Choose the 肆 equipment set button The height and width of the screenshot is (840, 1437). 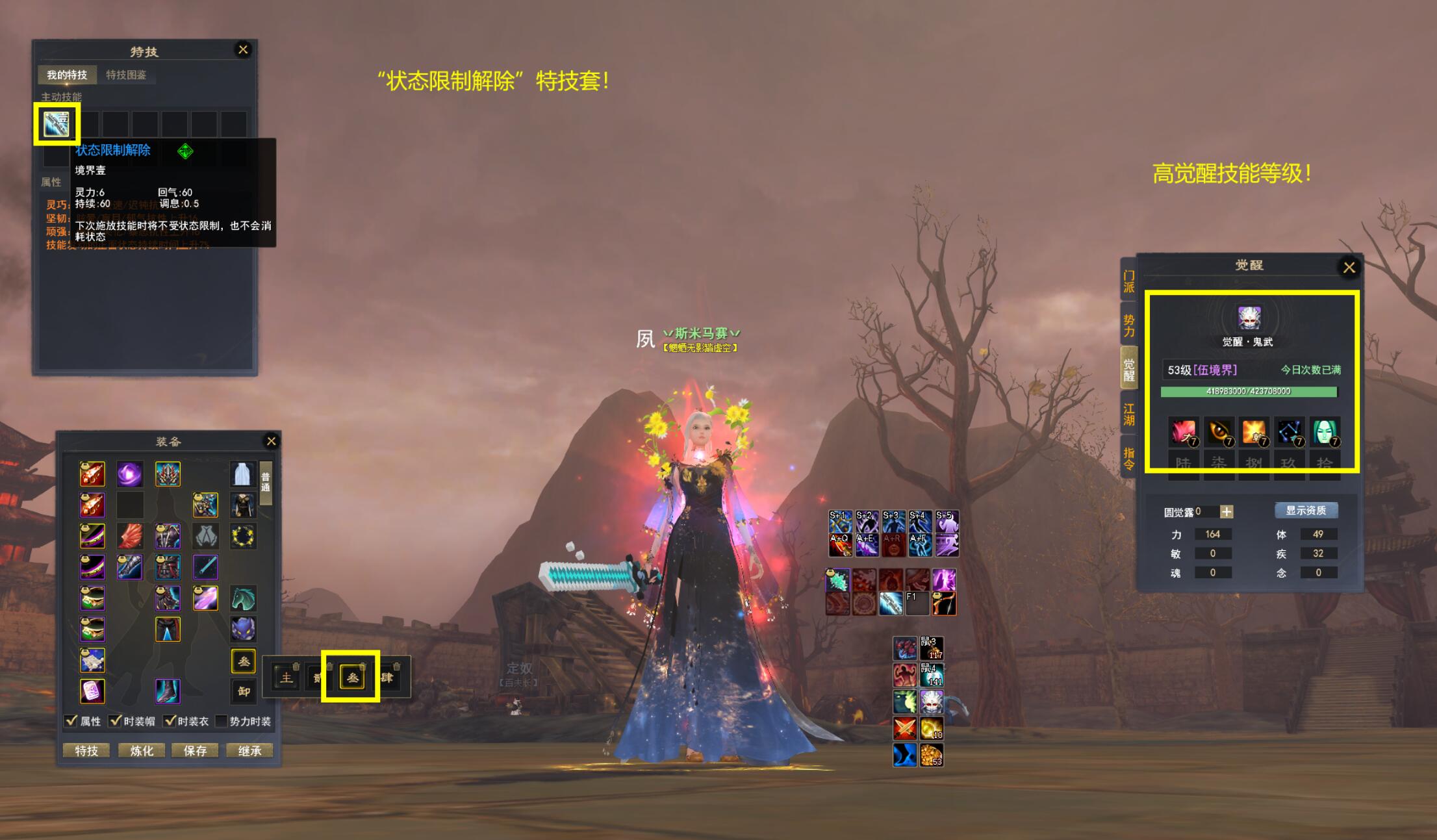click(387, 678)
